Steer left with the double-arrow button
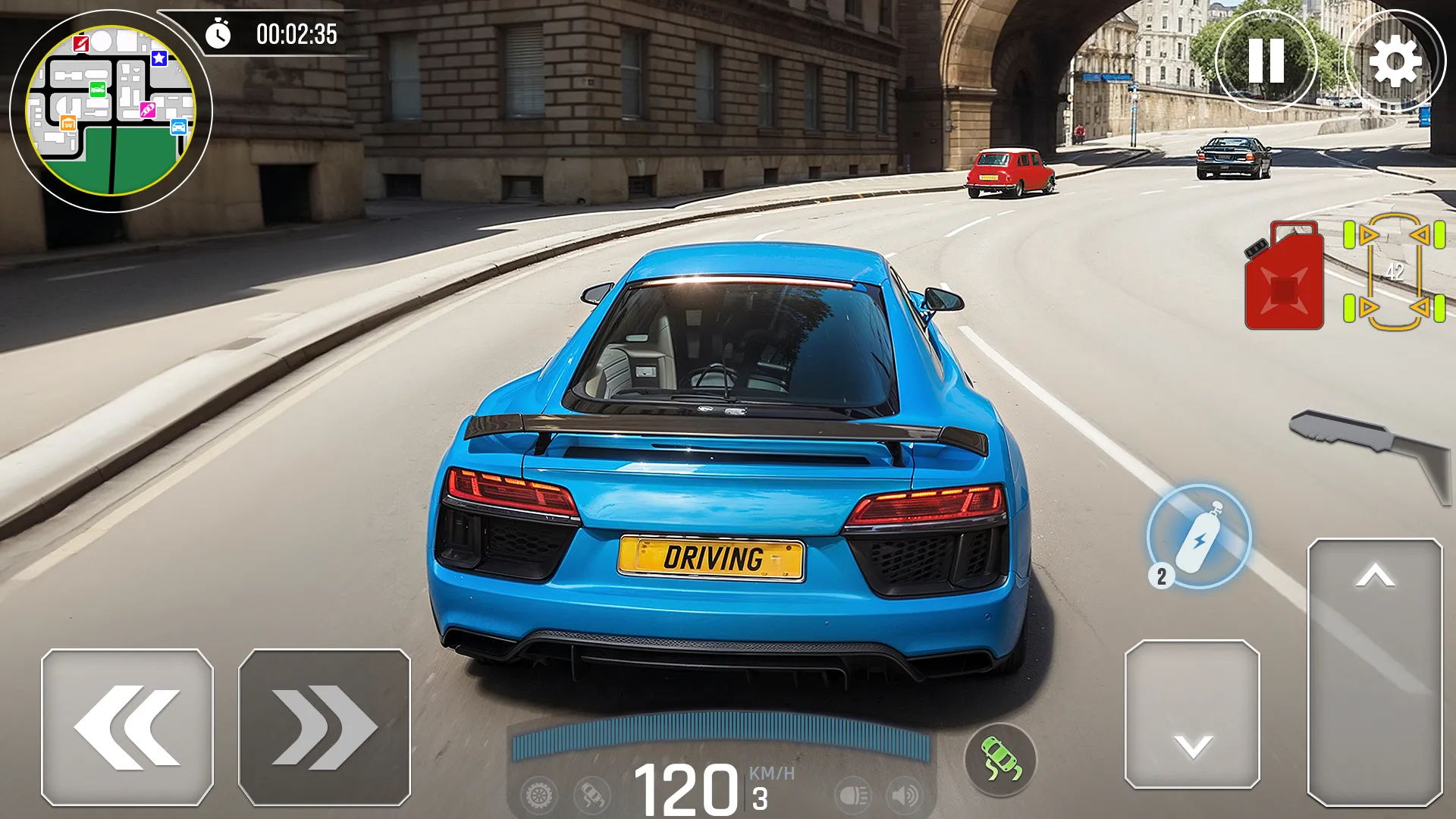Image resolution: width=1456 pixels, height=819 pixels. point(127,727)
